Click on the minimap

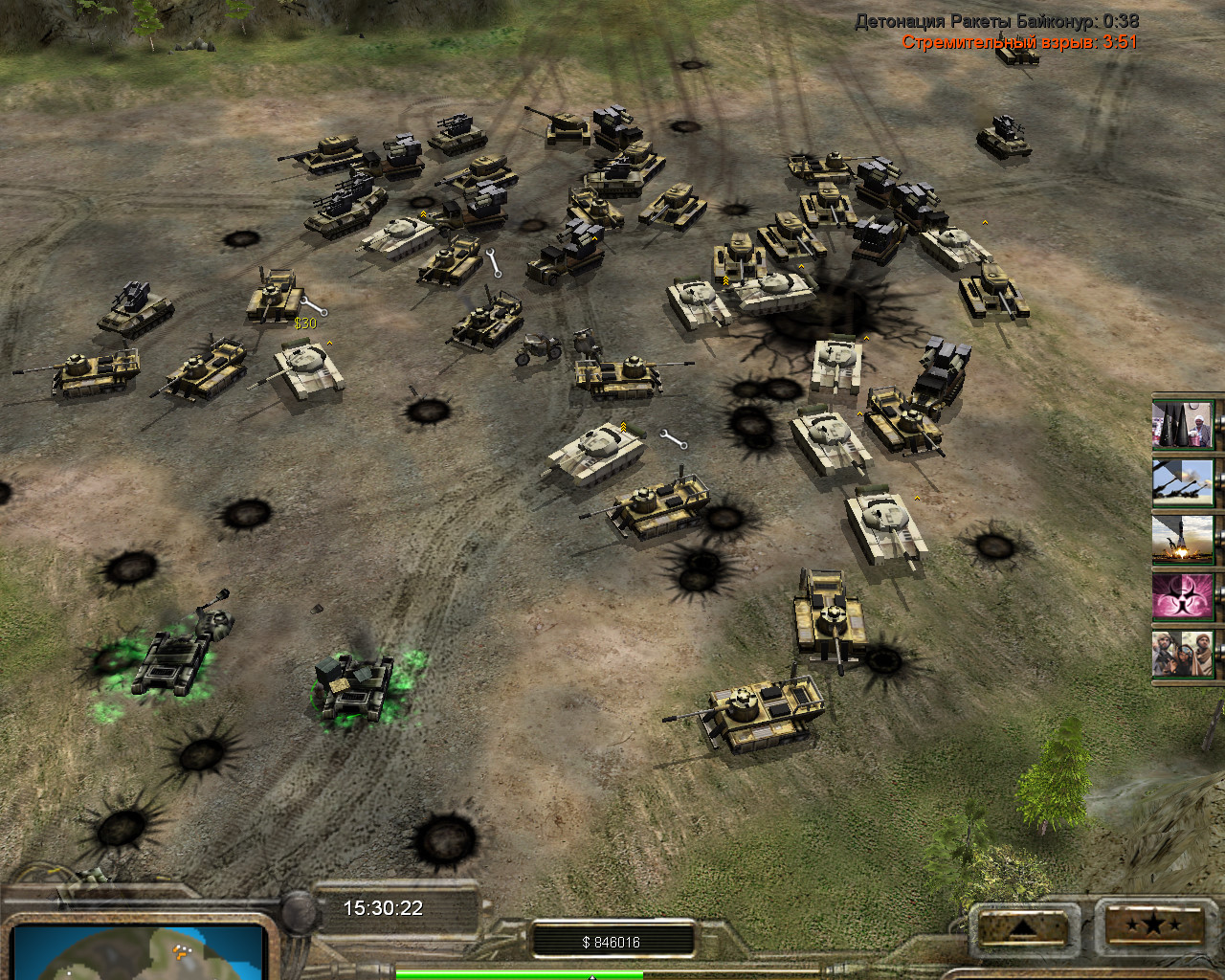point(139,951)
